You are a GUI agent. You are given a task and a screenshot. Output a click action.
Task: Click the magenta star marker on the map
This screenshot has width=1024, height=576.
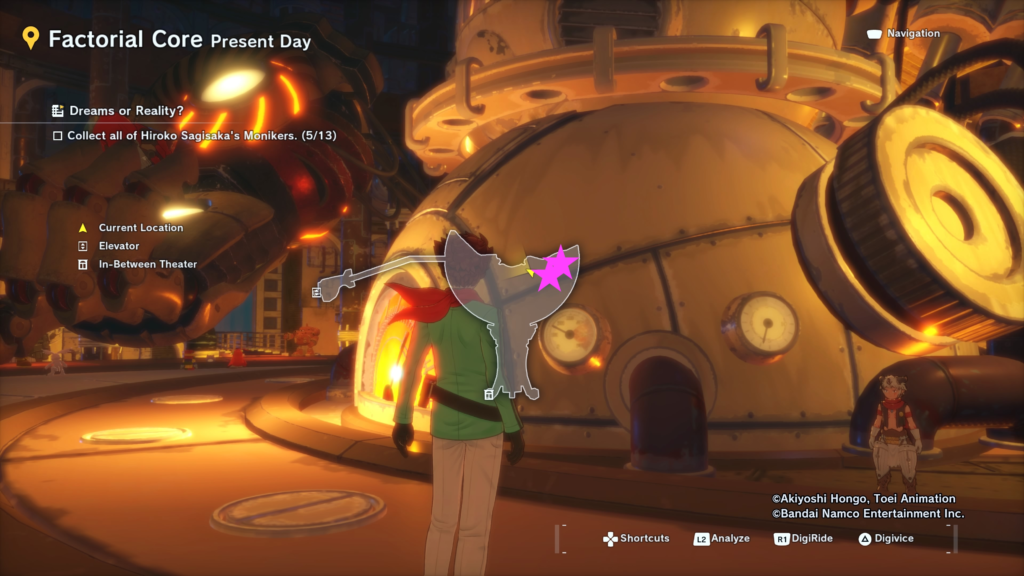(554, 268)
